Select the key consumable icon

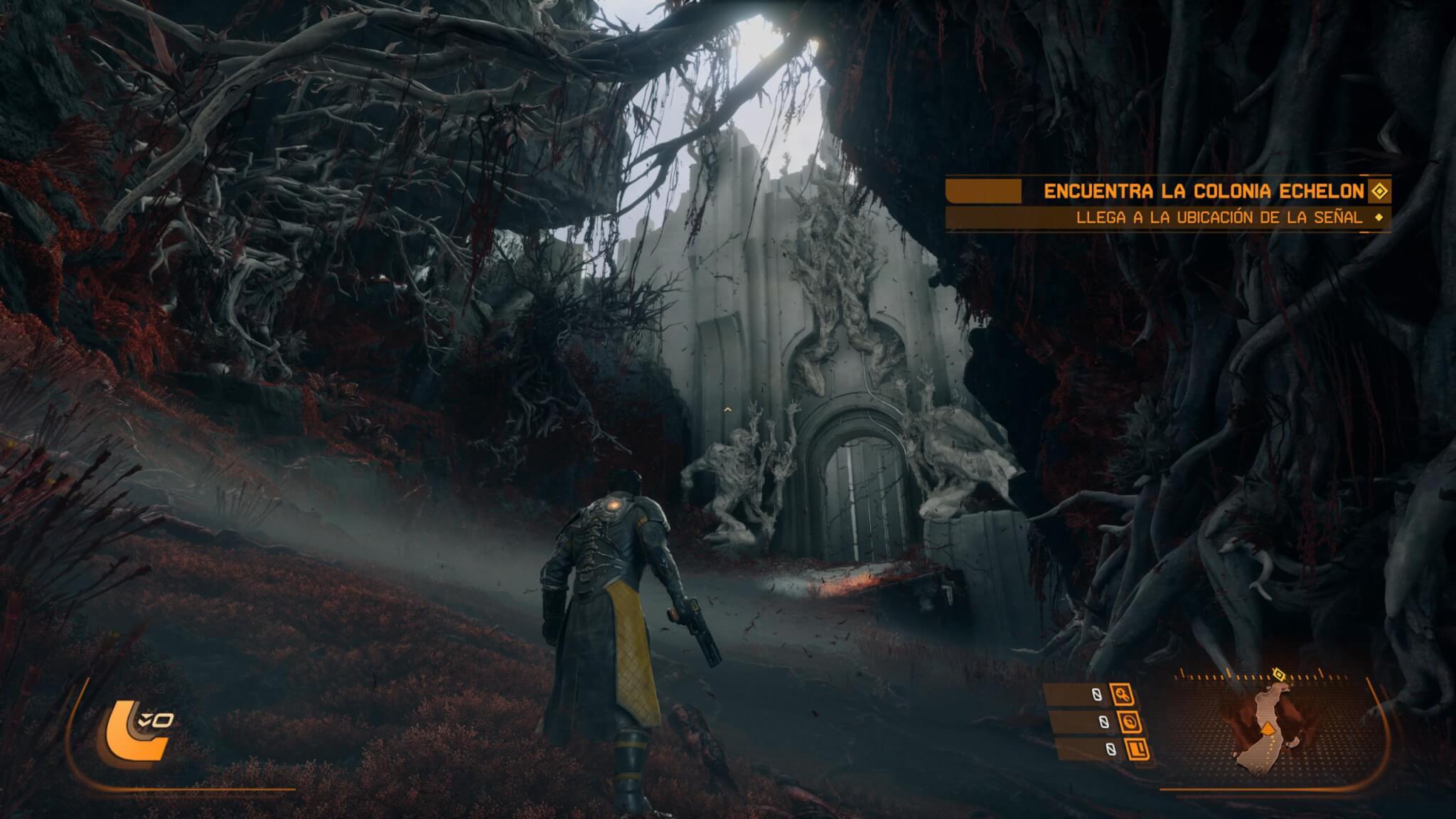[x=1123, y=695]
